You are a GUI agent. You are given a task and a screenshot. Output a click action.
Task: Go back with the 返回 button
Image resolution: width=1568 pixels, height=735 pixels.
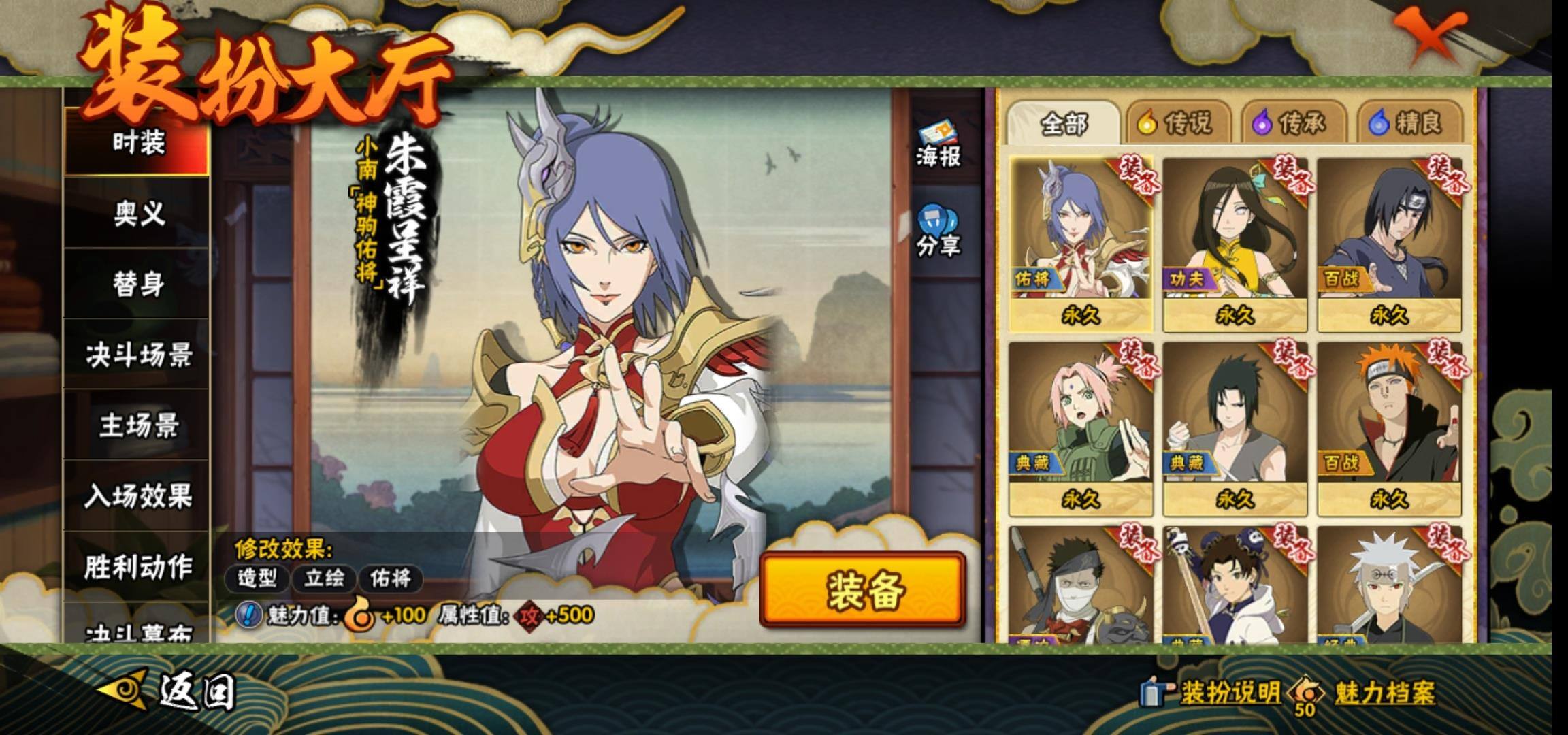click(x=170, y=691)
